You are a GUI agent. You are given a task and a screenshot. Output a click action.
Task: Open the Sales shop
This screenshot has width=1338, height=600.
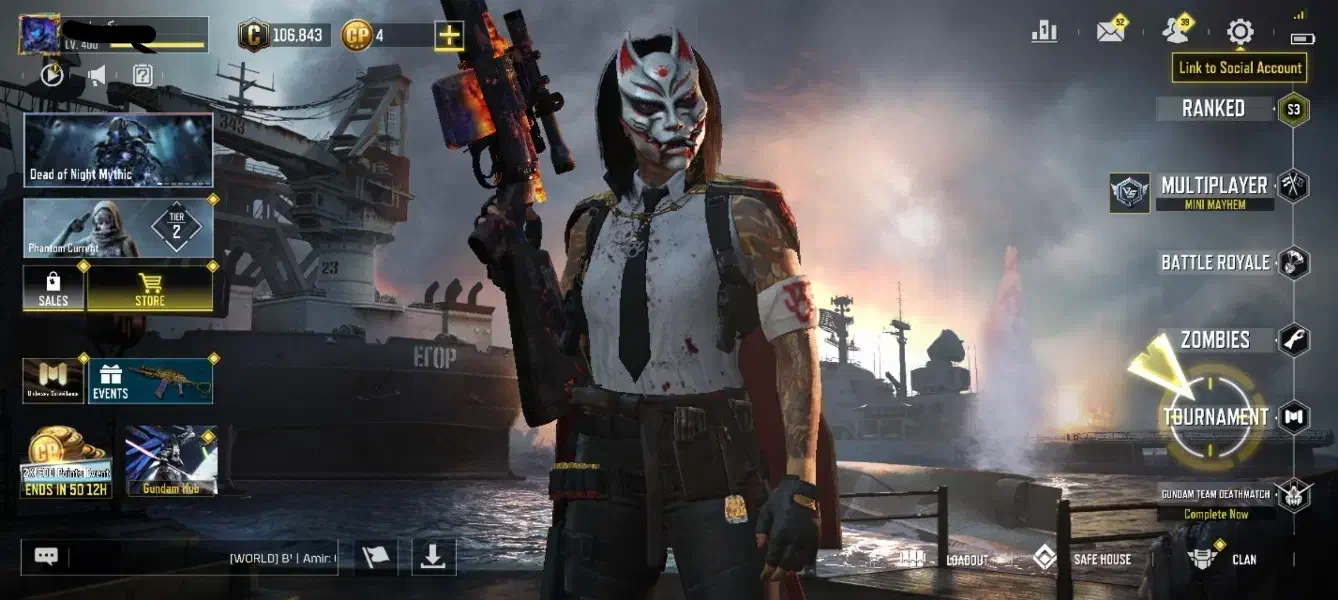point(54,288)
